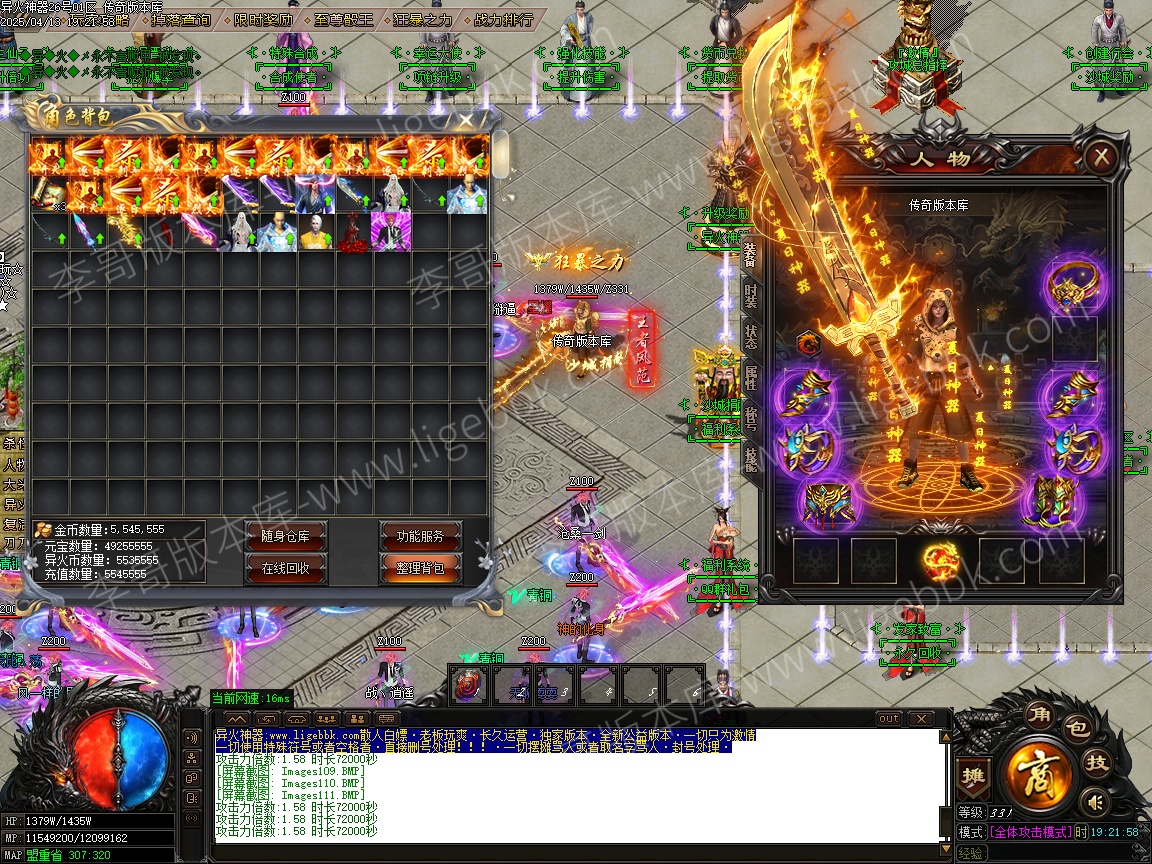This screenshot has width=1152, height=864.
Task: Choose 至尊骰王 from the top bar
Action: [343, 19]
